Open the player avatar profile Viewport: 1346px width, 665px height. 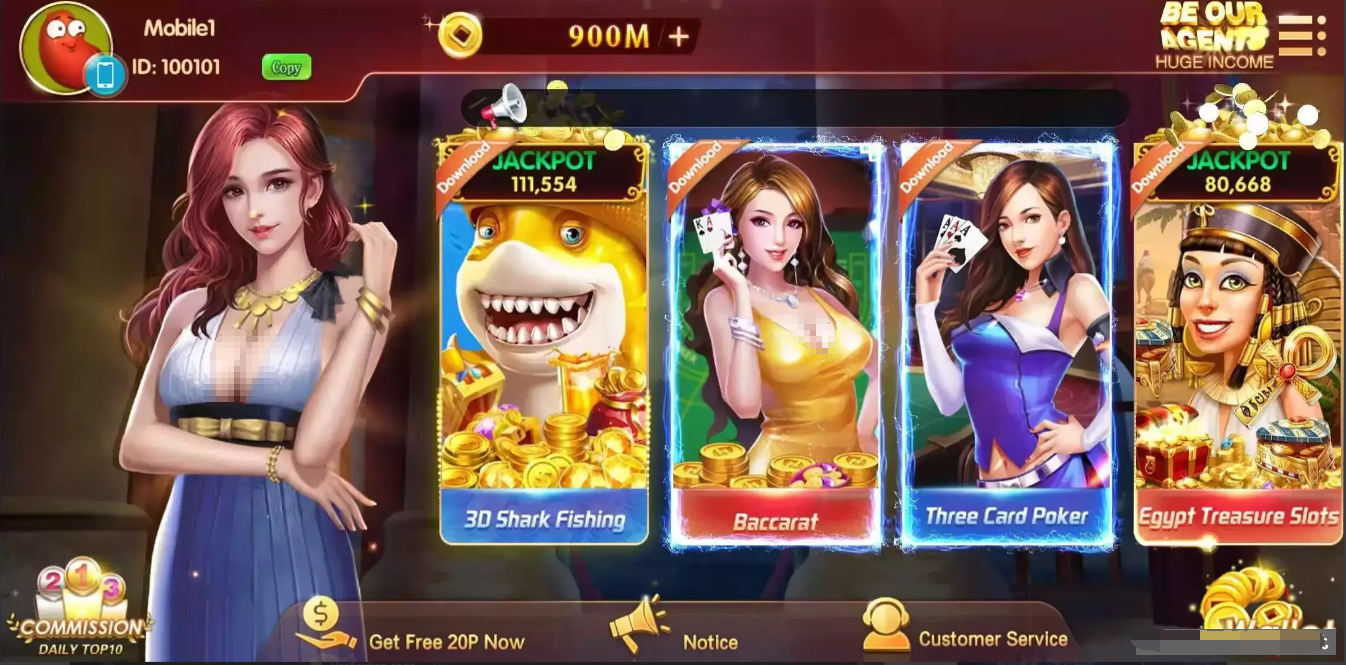point(65,47)
